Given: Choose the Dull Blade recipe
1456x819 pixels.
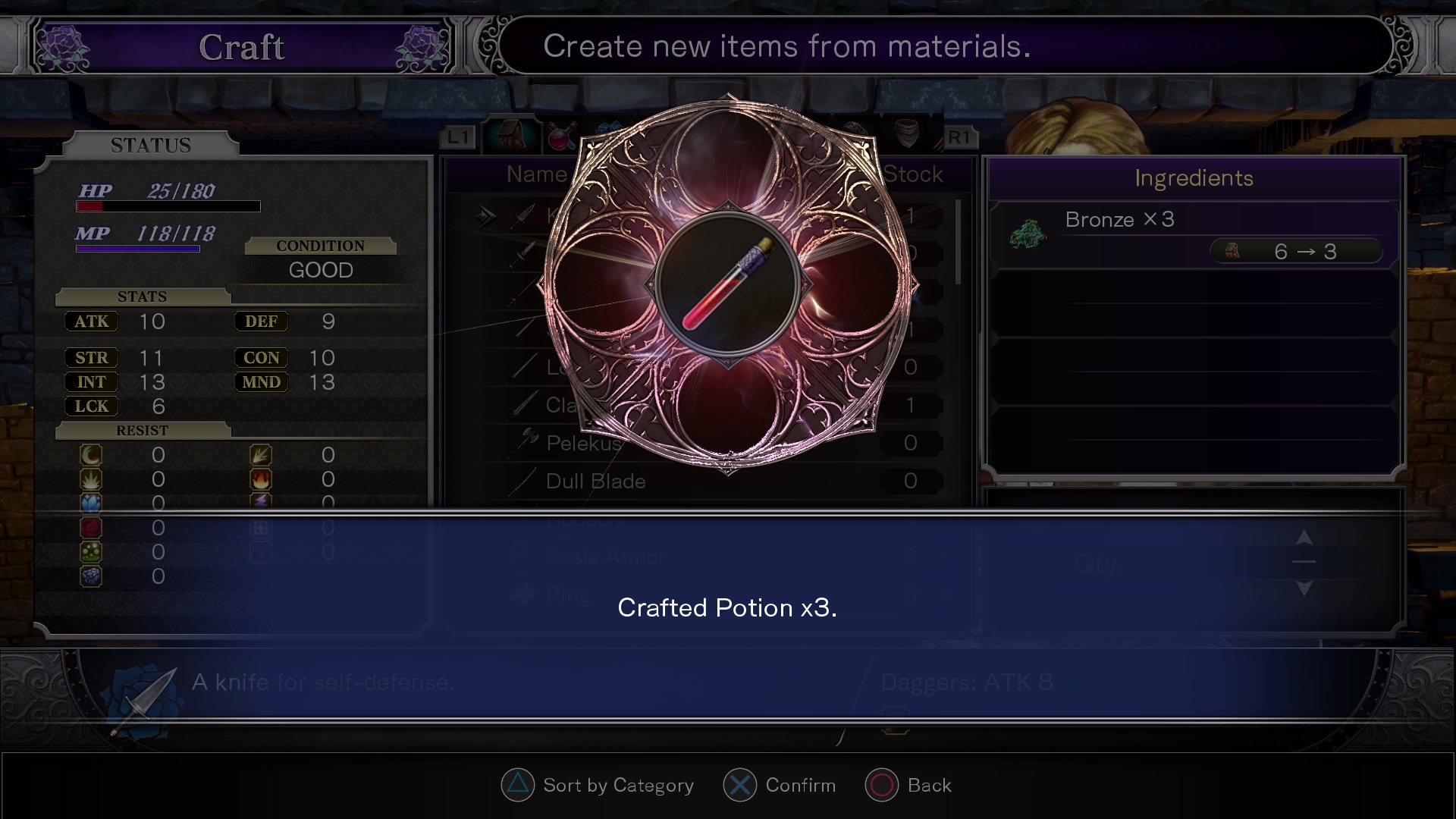Looking at the screenshot, I should (x=596, y=482).
